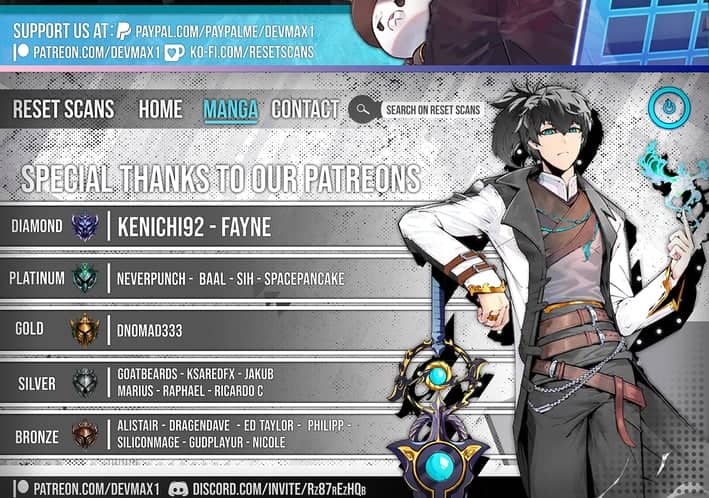
Task: Click the cyan power button icon
Action: (668, 108)
